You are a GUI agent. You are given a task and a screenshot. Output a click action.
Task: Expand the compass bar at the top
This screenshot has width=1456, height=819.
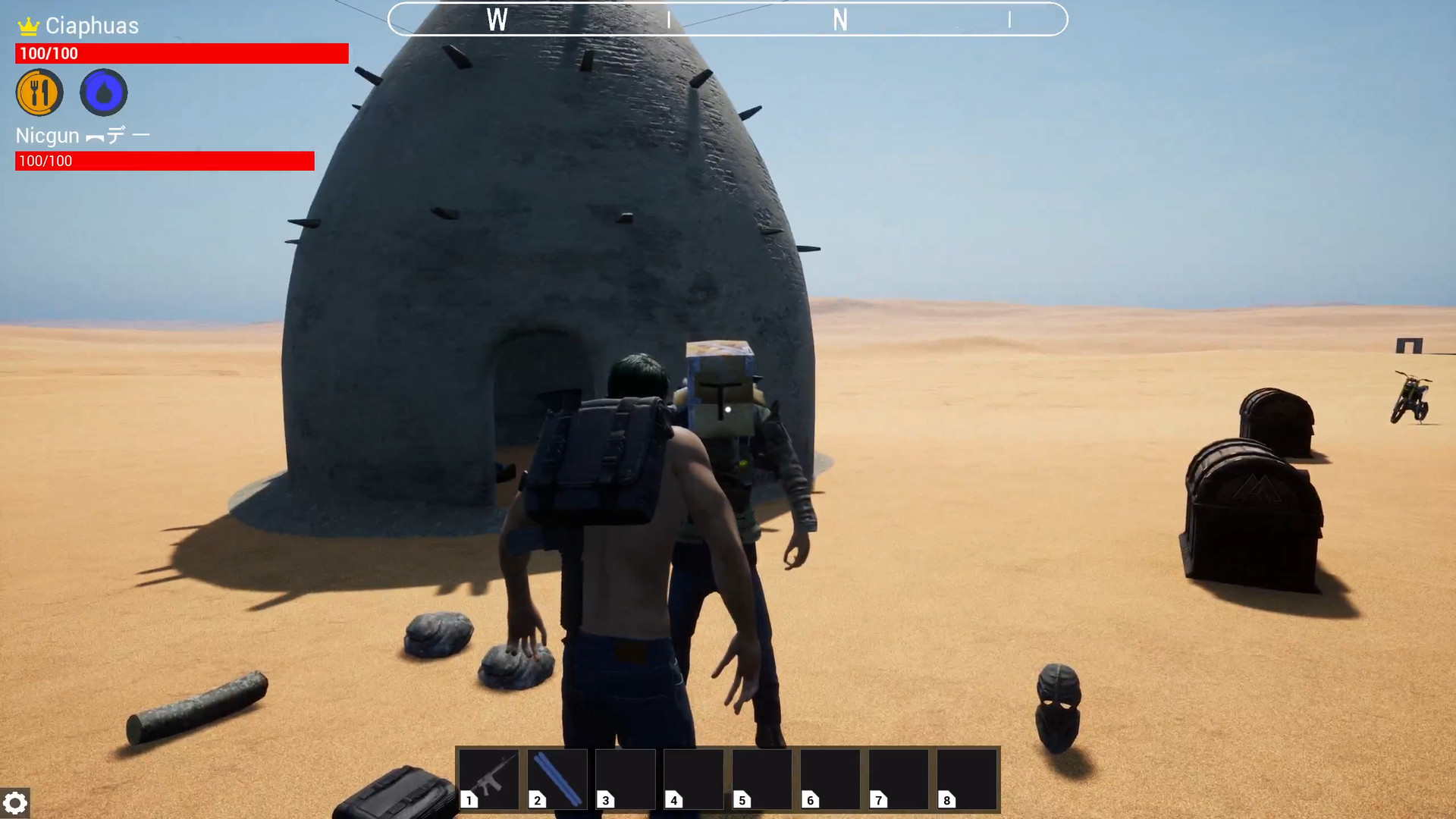pyautogui.click(x=728, y=19)
